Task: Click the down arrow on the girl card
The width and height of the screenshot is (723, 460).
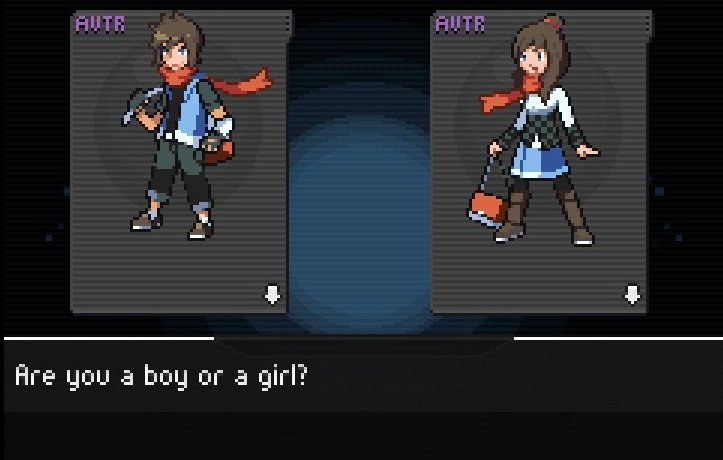Action: [631, 294]
